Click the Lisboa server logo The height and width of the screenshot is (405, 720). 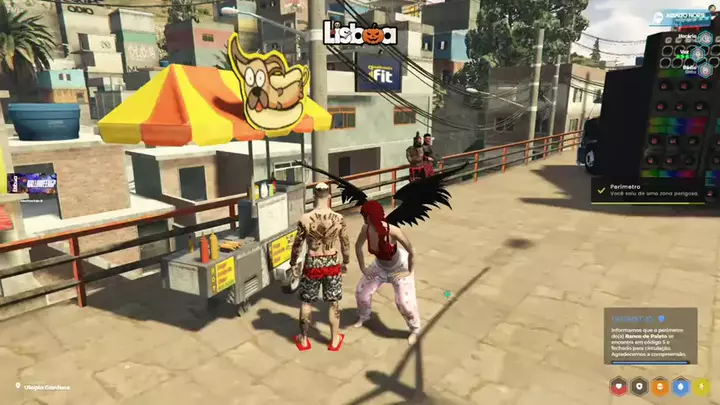point(360,34)
